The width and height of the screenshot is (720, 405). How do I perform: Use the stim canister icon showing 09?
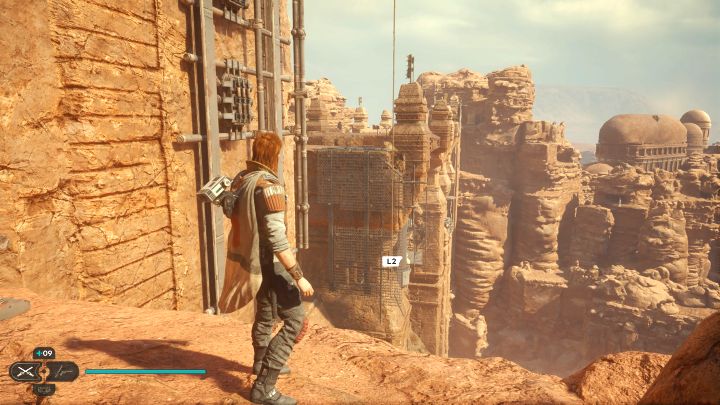(44, 353)
